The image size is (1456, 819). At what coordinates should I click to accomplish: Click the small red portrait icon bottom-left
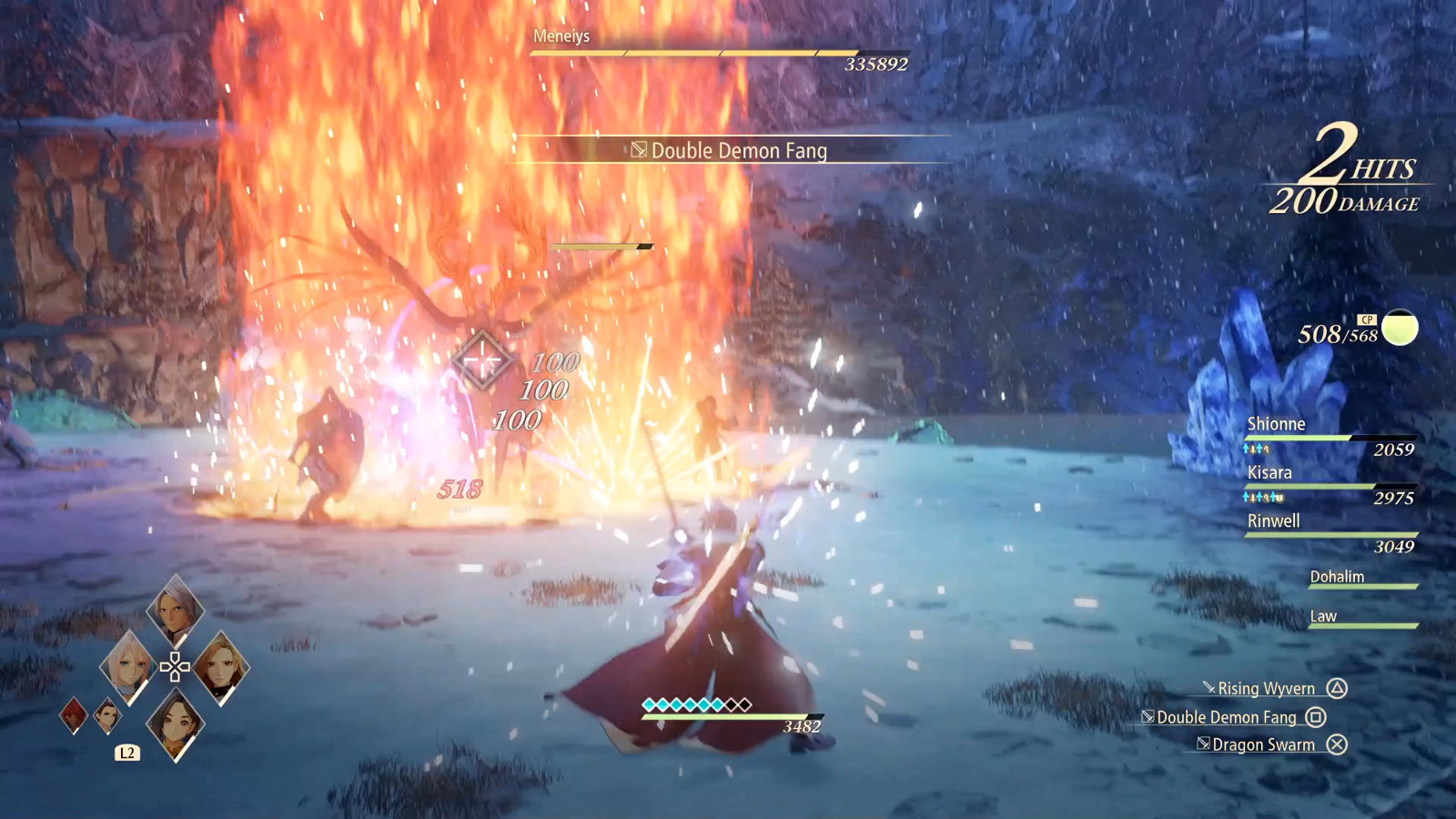pos(72,715)
